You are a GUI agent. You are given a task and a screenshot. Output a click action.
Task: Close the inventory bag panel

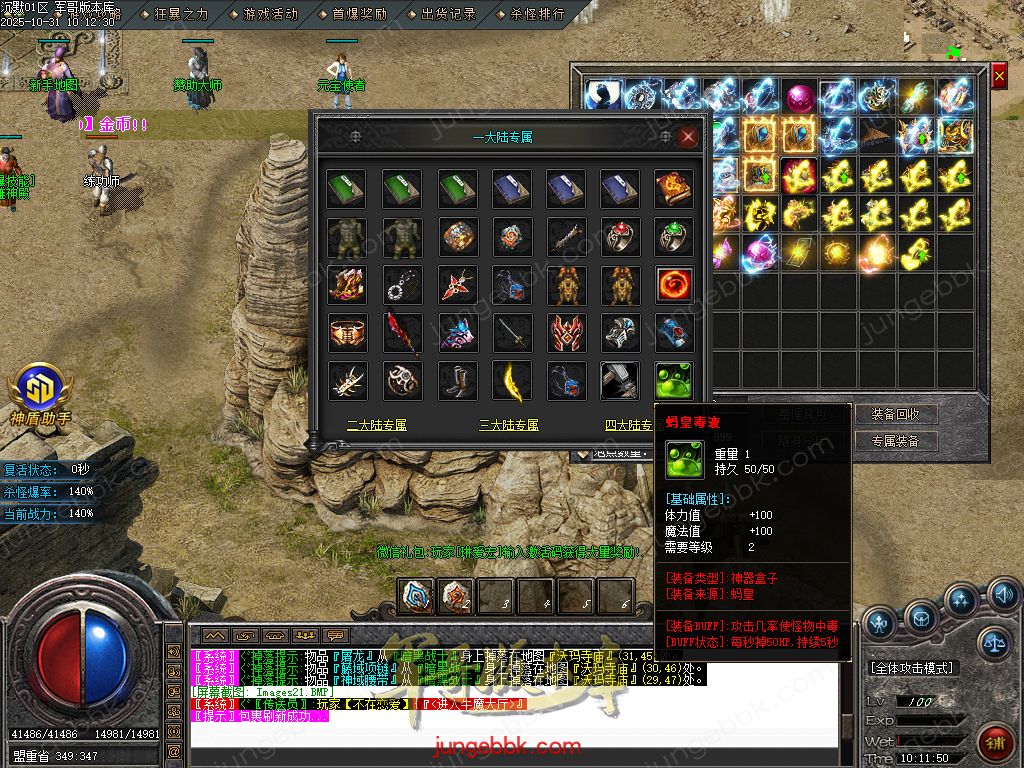coord(998,76)
